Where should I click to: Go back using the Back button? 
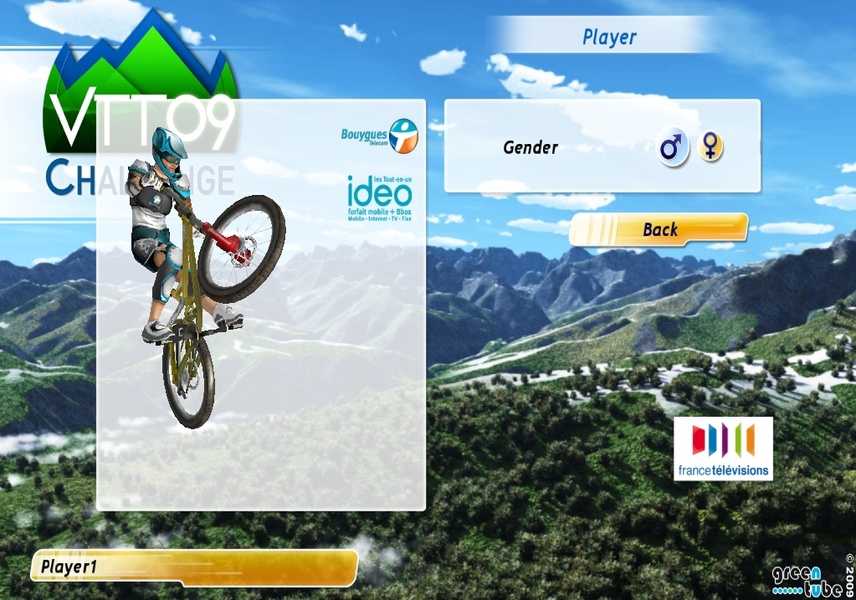[x=659, y=229]
